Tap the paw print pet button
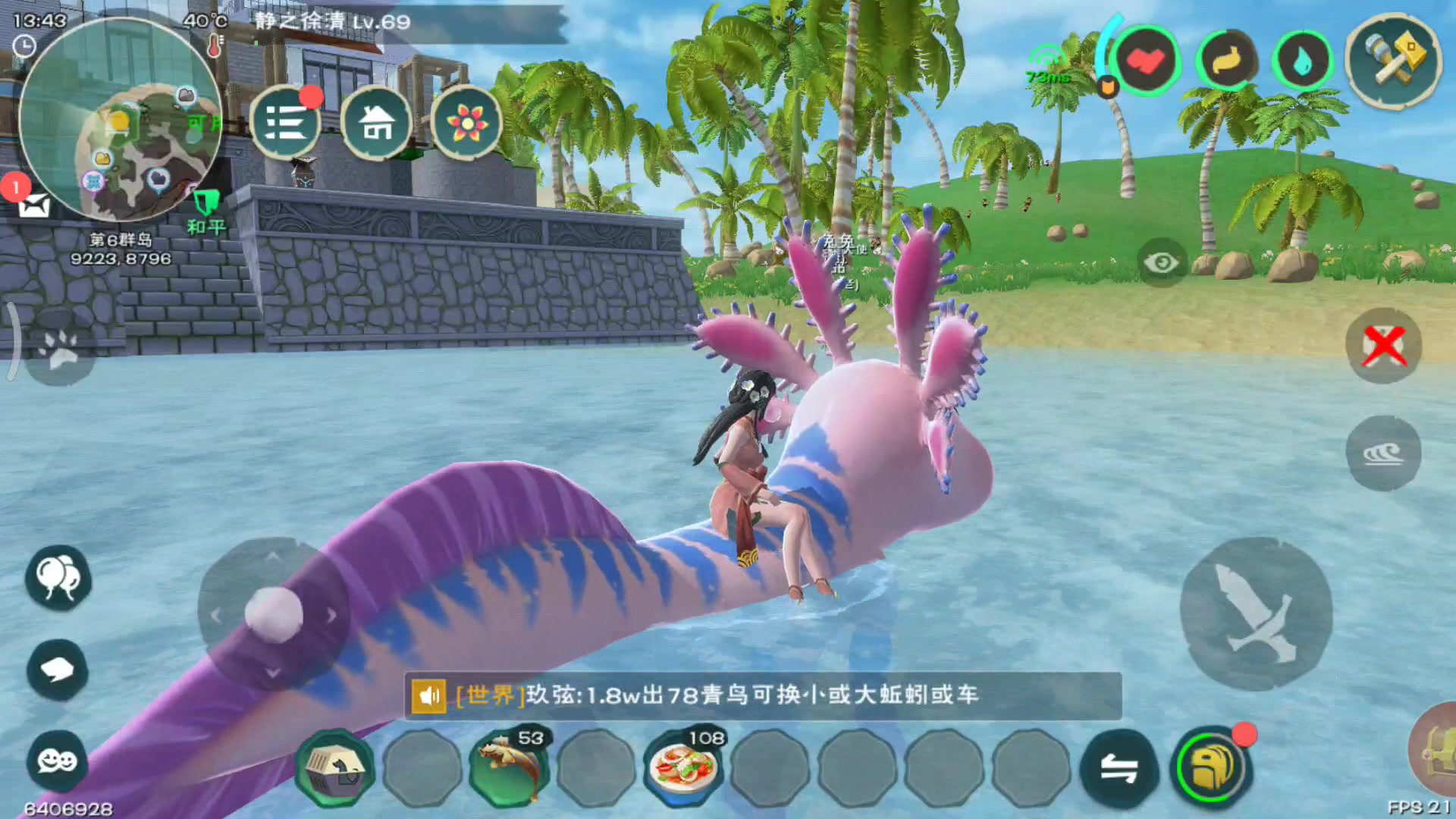 pyautogui.click(x=59, y=350)
